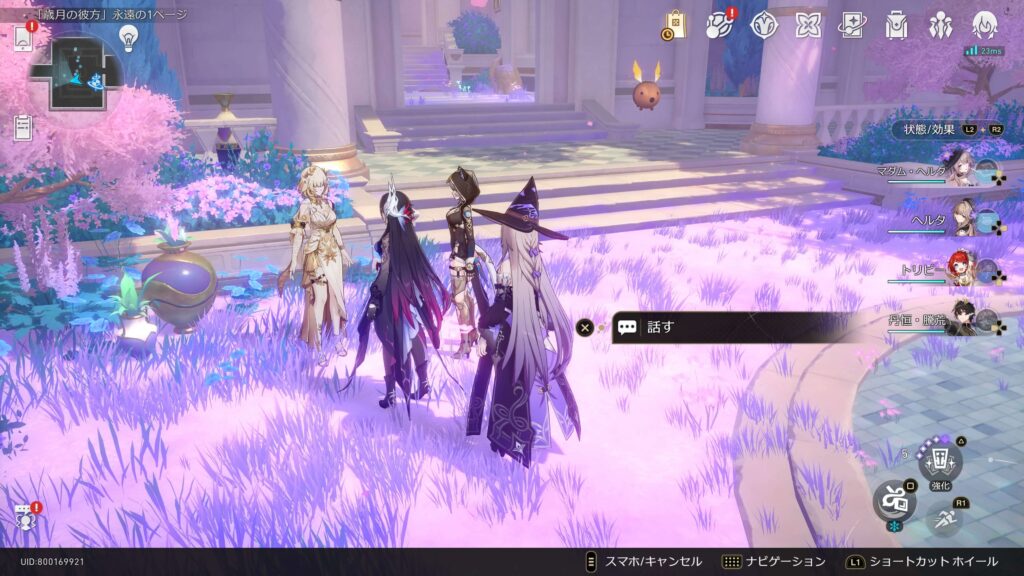Viewport: 1024px width, 576px height.
Task: Open the clipboard mission log icon
Action: tap(23, 127)
